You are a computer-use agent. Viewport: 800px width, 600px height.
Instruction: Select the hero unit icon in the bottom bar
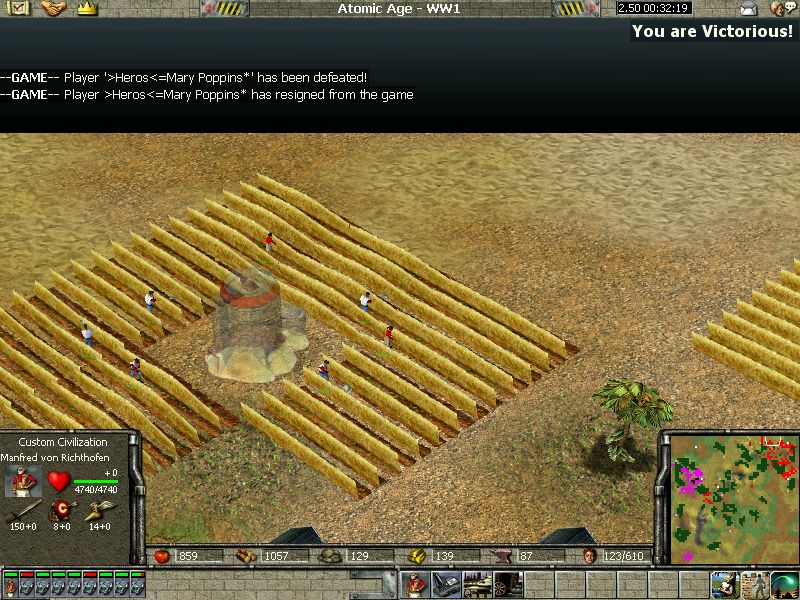pyautogui.click(x=417, y=583)
